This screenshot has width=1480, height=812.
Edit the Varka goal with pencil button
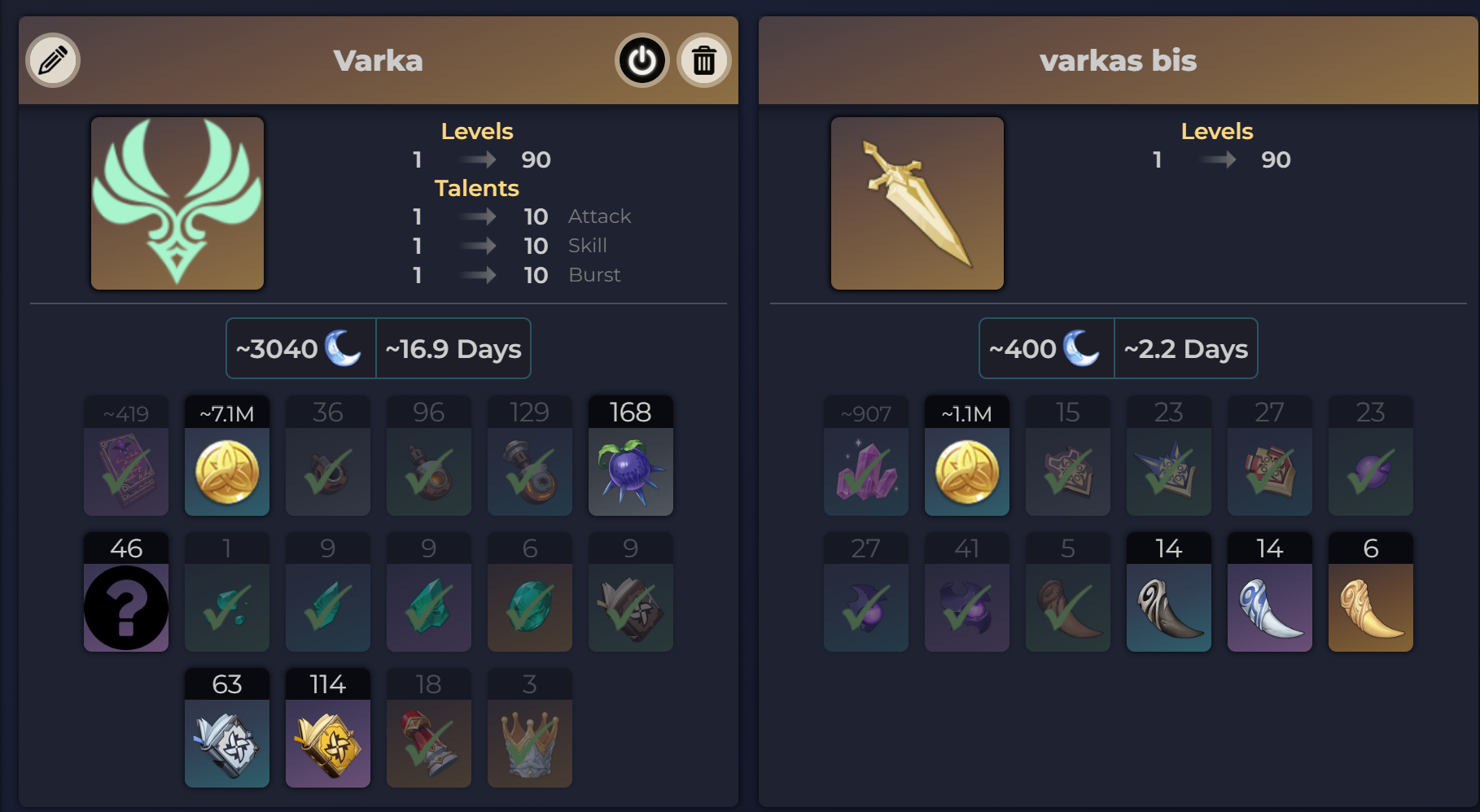pos(53,60)
